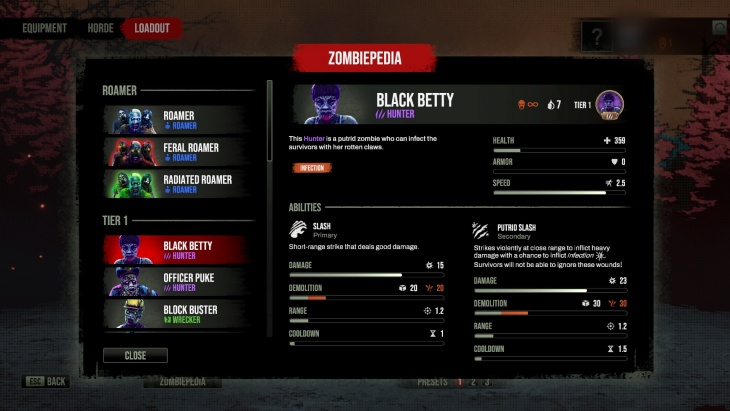Select the Loadout tab
Viewport: 730px width, 411px height.
pyautogui.click(x=151, y=28)
